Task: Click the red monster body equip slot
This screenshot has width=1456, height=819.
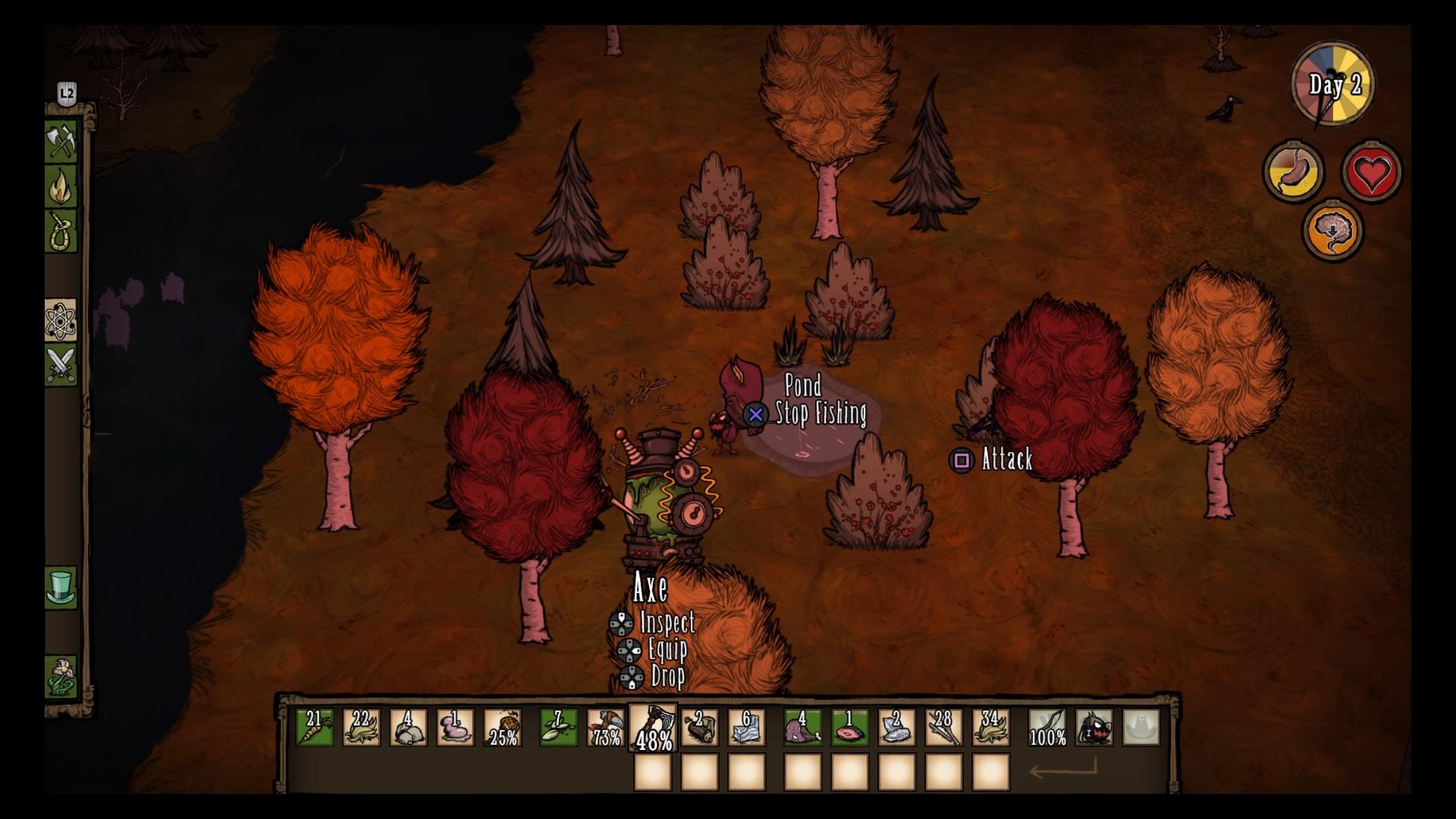Action: coord(1094,728)
